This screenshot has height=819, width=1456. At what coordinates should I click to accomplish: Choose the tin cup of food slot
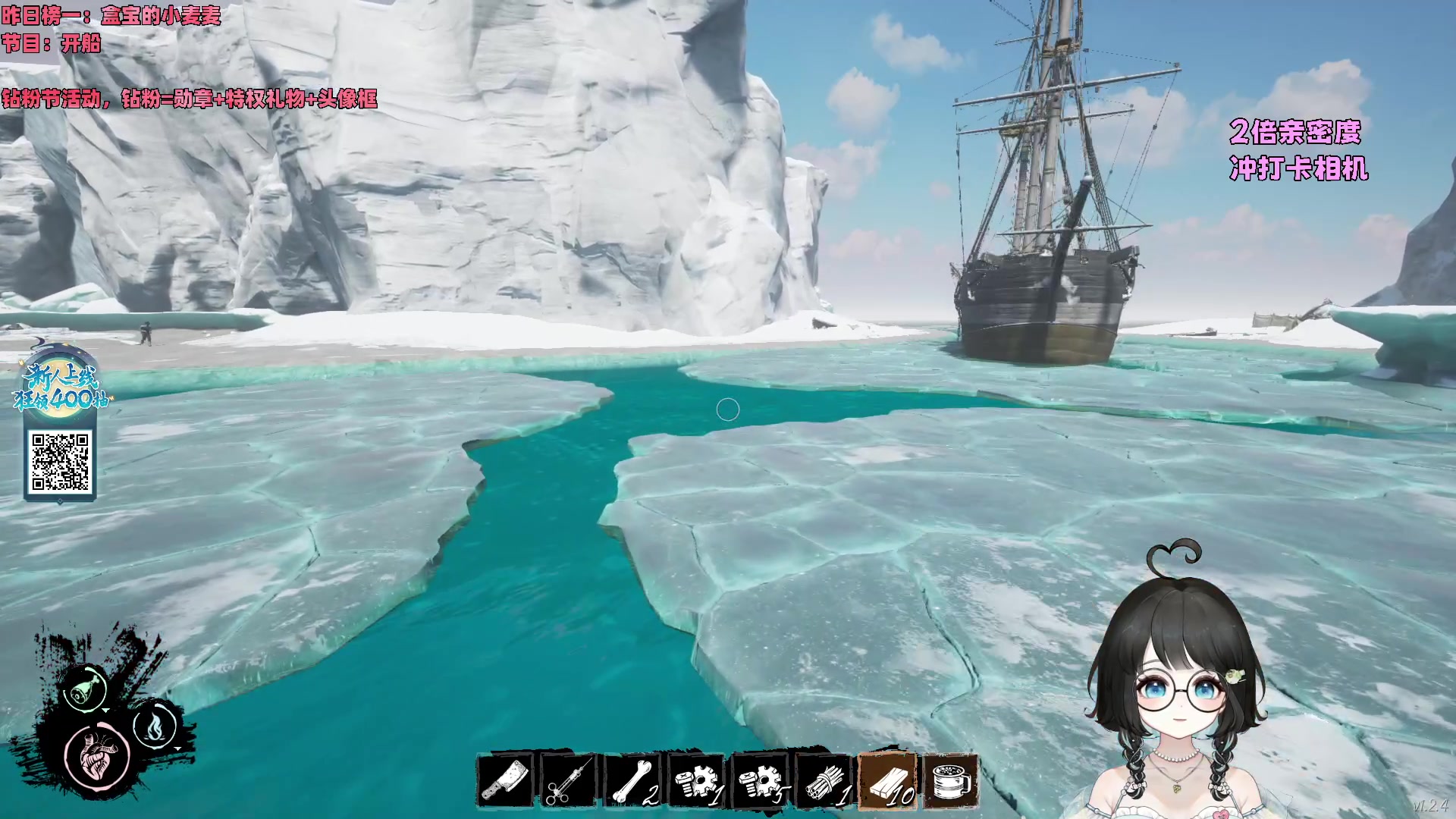pyautogui.click(x=951, y=781)
